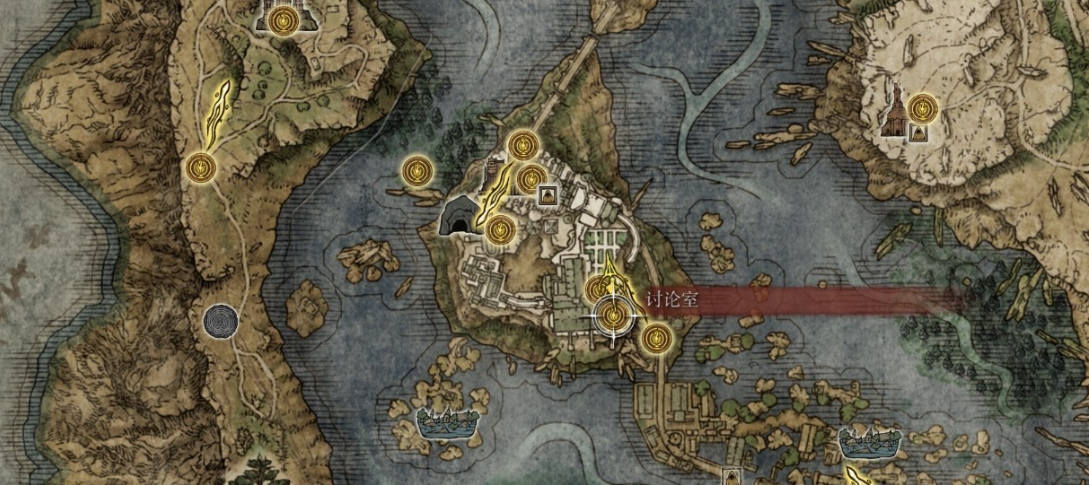Click the red 讨论室 location label

[673, 298]
